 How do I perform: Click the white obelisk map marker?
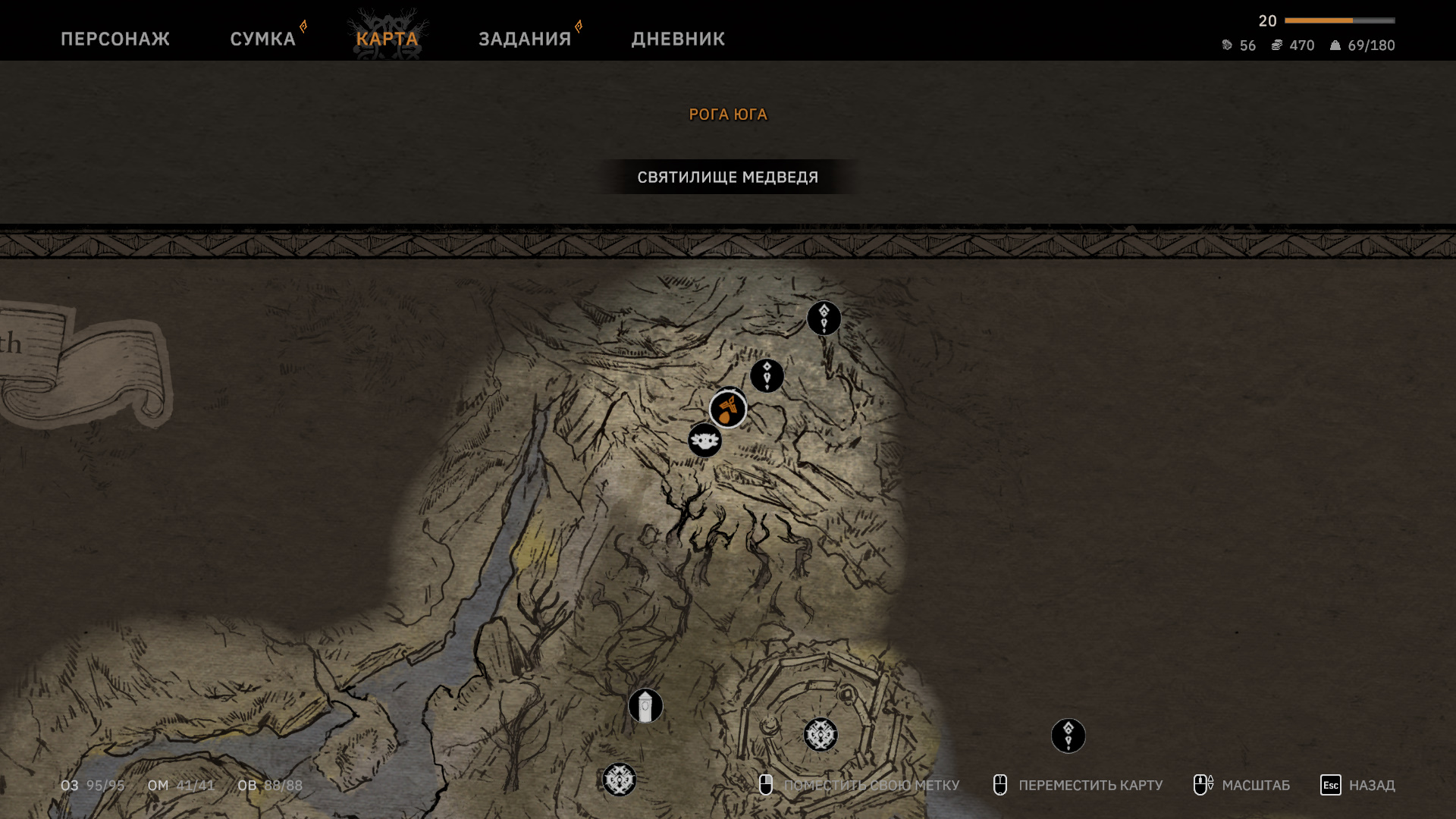645,706
